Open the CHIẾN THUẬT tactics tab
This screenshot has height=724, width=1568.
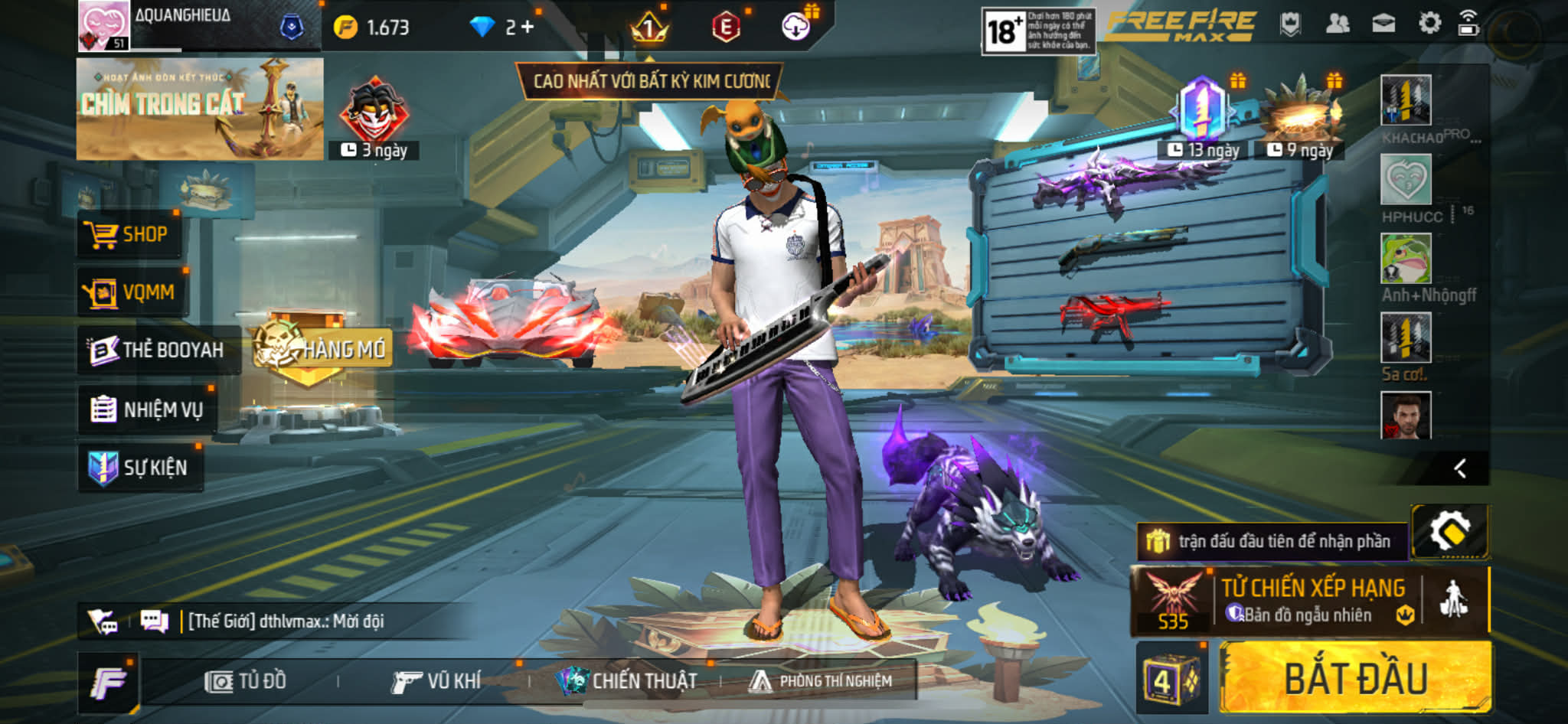click(628, 681)
